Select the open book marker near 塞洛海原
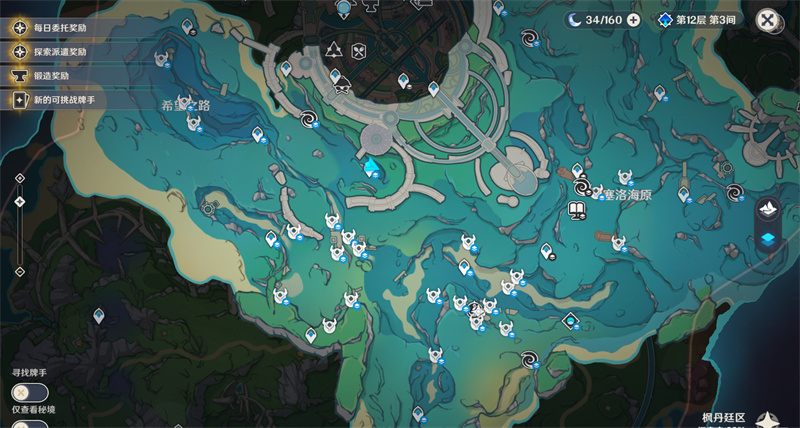Screen dimensions: 800x428 [576, 210]
